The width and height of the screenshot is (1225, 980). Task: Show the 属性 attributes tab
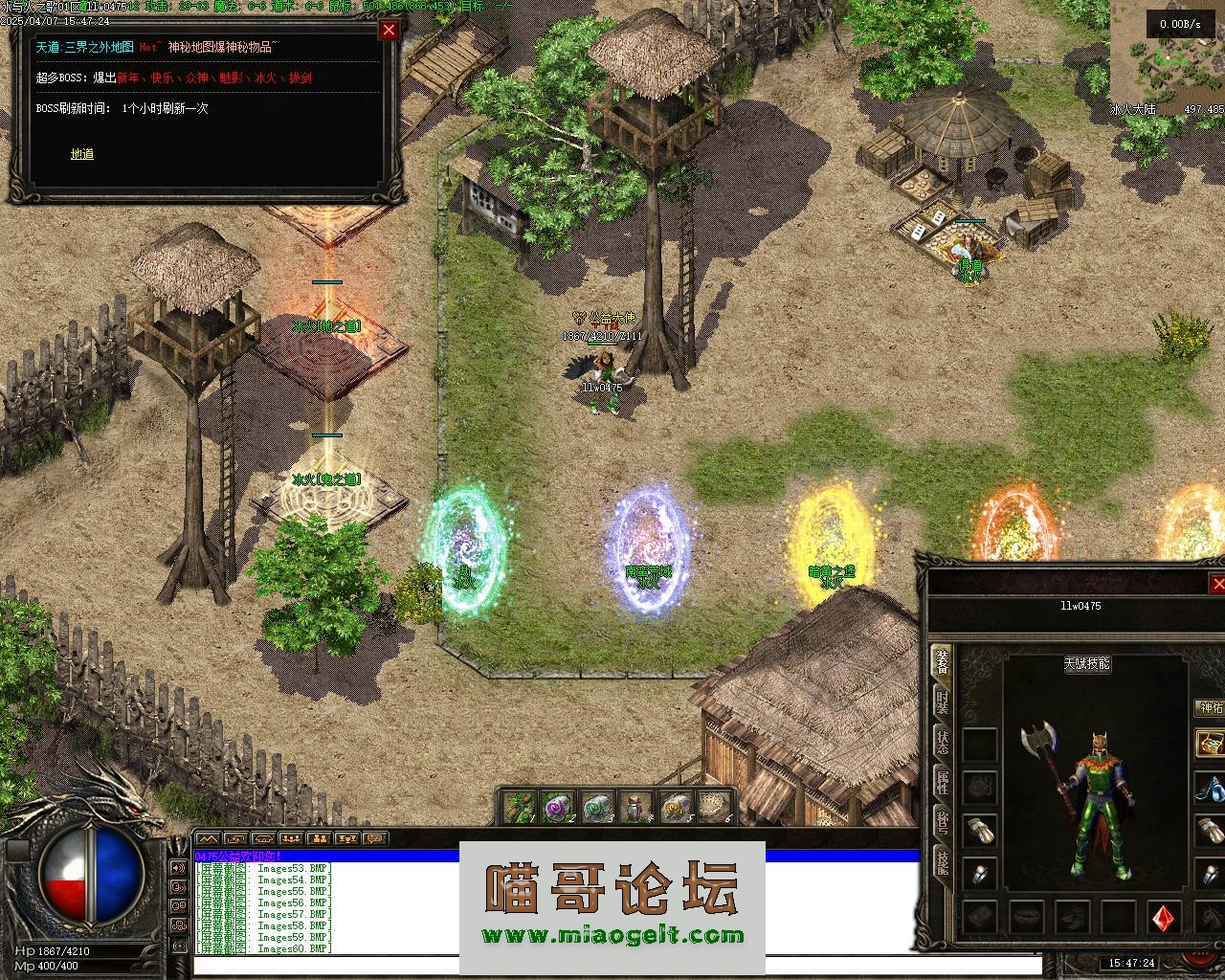pyautogui.click(x=943, y=784)
